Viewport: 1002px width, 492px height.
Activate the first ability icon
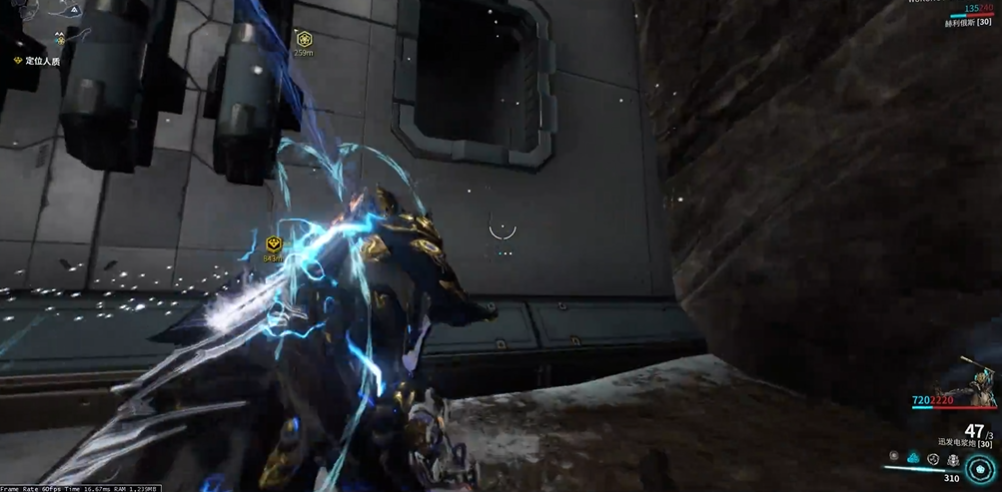click(894, 457)
